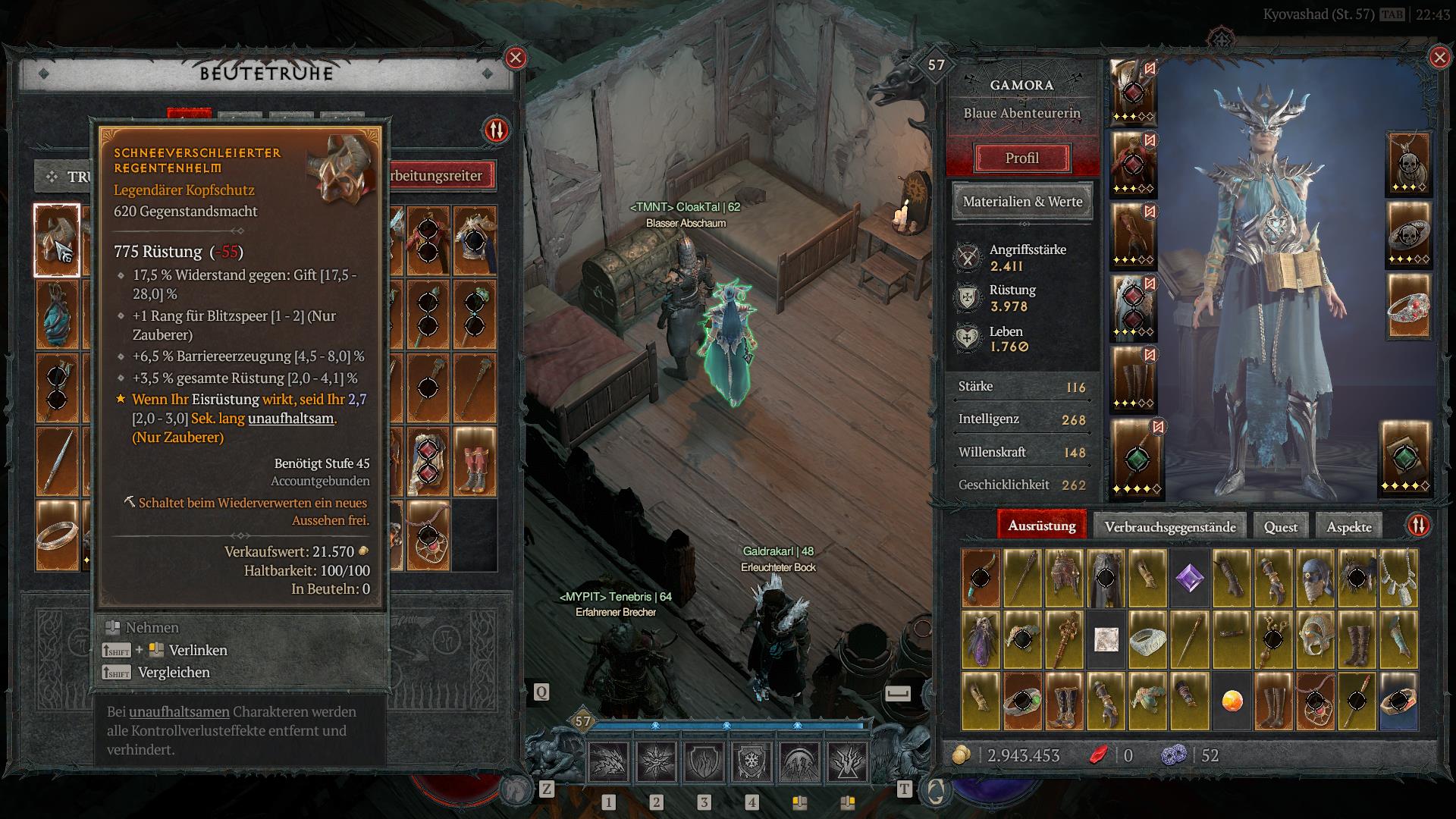Sort the stash with the arrows button

[x=496, y=130]
